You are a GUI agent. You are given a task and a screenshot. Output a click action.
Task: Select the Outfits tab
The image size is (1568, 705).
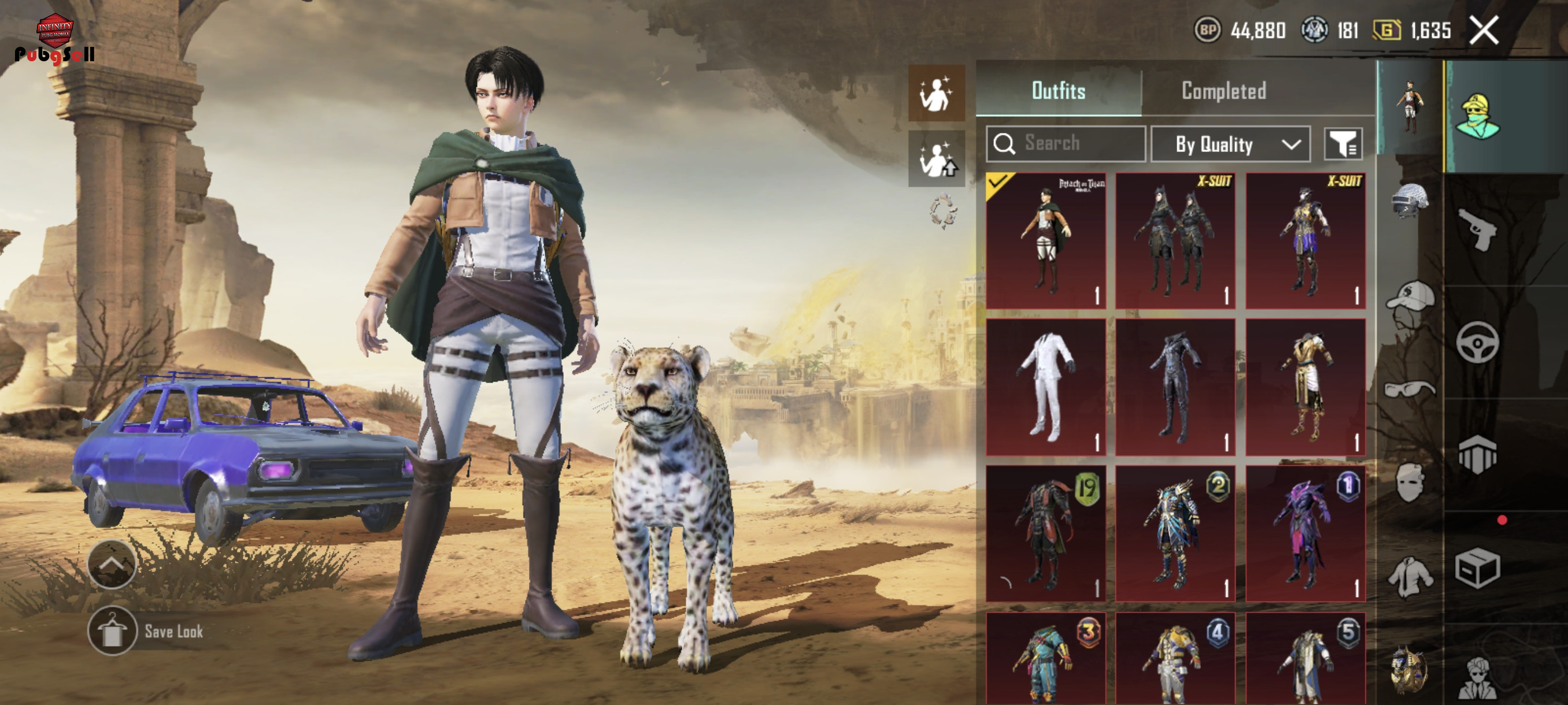[1058, 91]
